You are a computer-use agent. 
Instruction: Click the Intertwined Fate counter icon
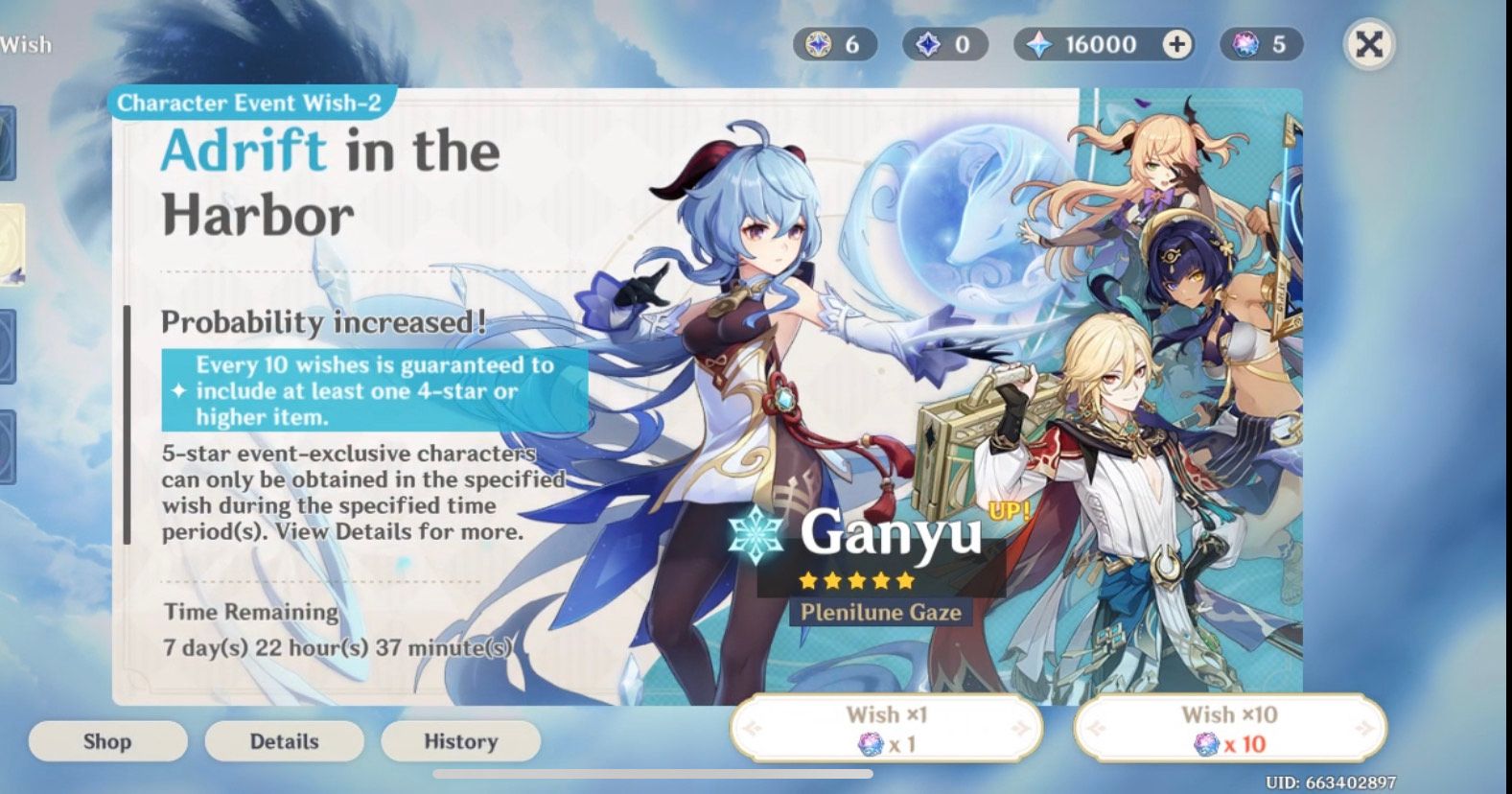[x=1244, y=44]
